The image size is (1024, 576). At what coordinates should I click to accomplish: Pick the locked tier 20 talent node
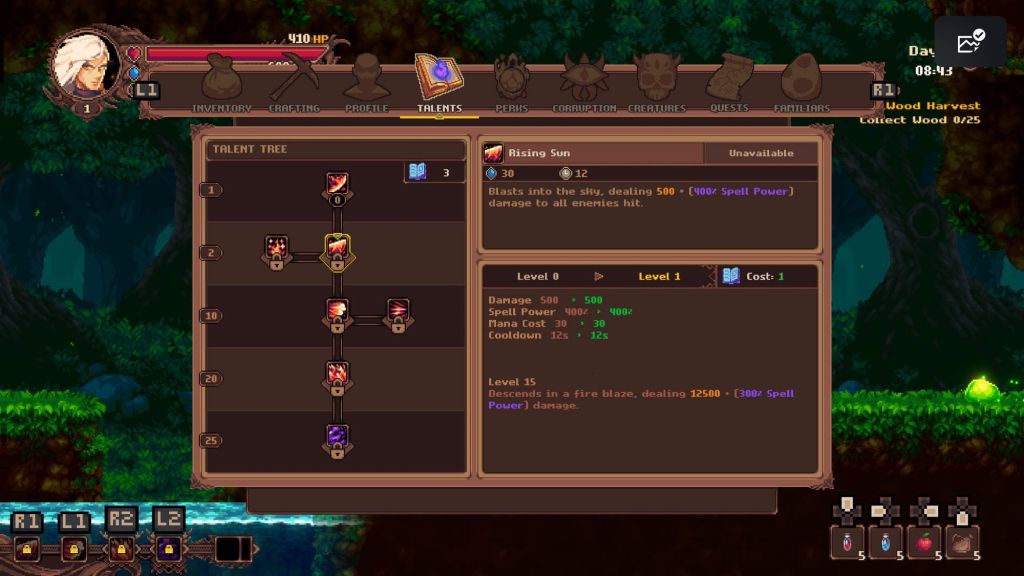point(337,375)
